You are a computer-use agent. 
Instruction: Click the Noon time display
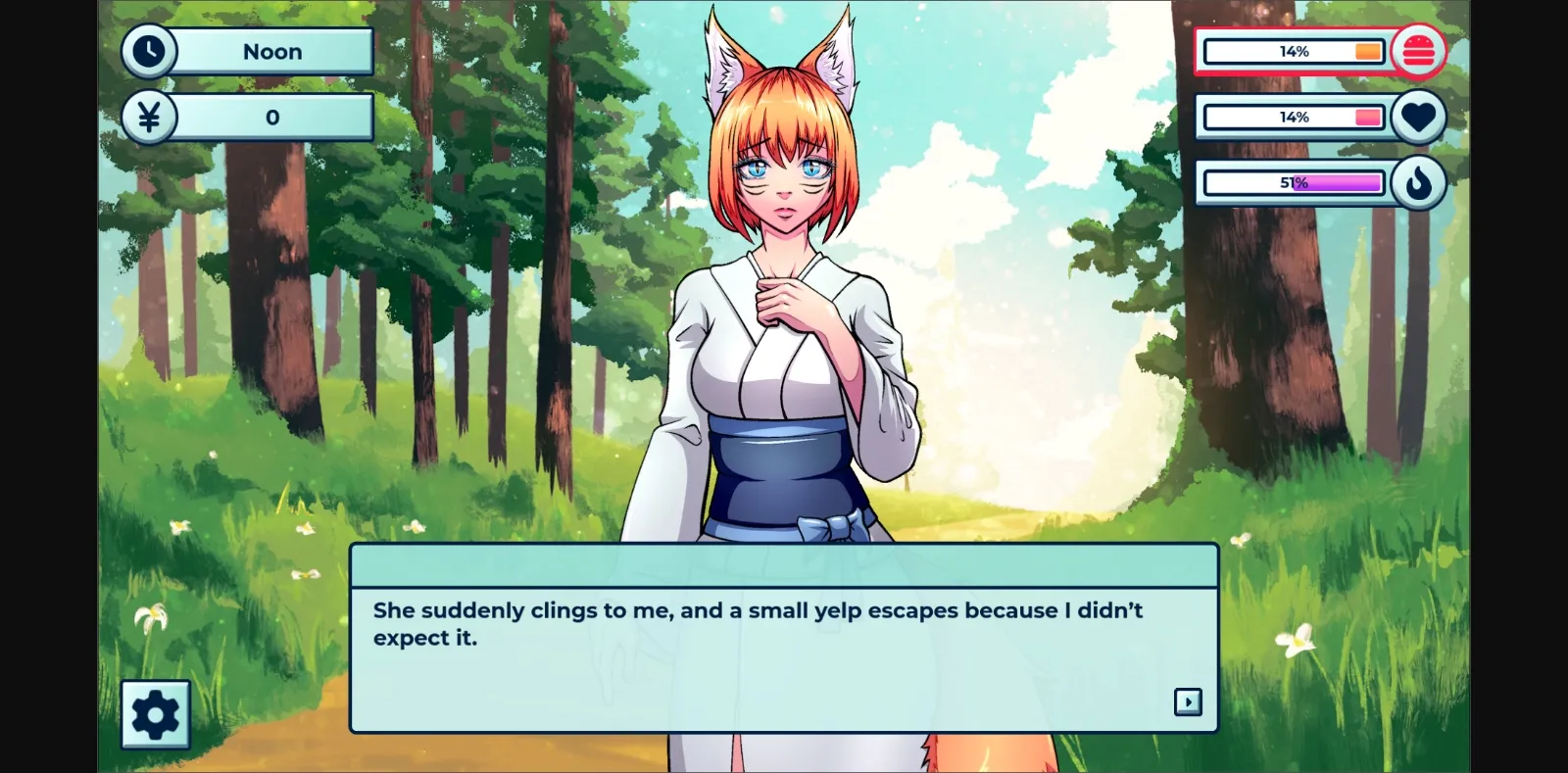[x=272, y=51]
